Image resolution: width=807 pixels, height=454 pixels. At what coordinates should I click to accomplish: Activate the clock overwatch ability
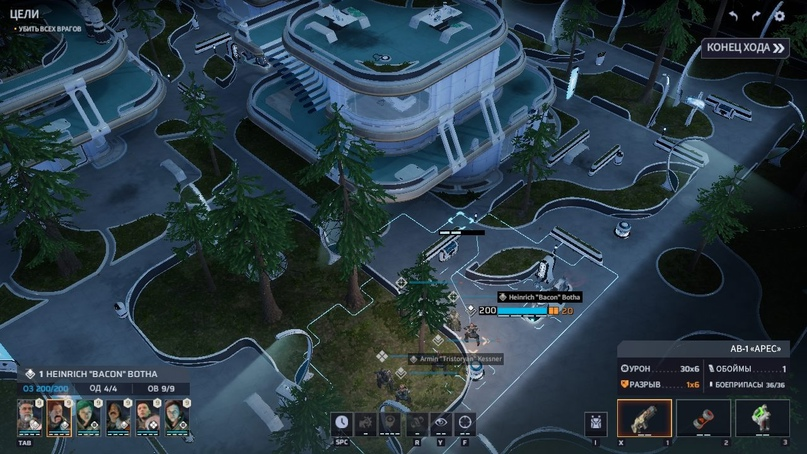[x=342, y=423]
